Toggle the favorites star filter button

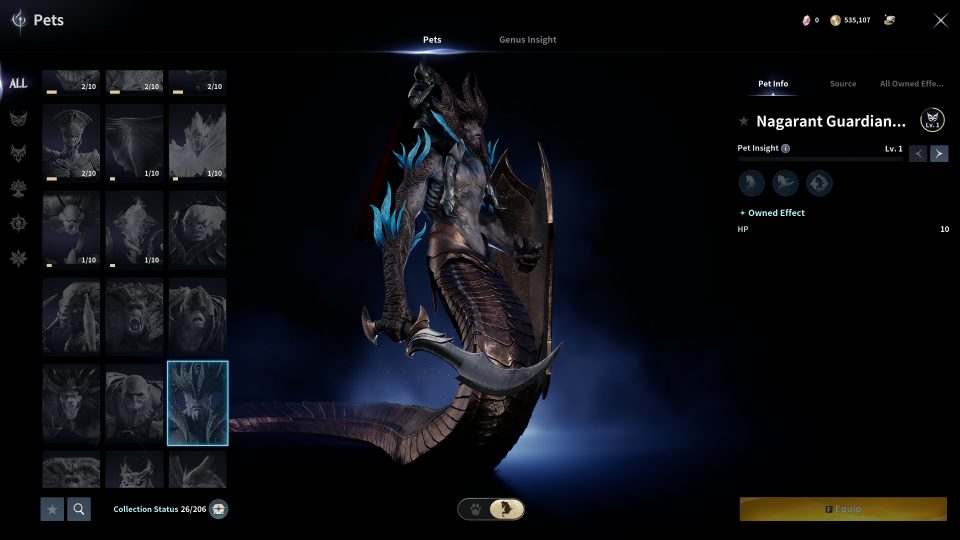point(52,509)
